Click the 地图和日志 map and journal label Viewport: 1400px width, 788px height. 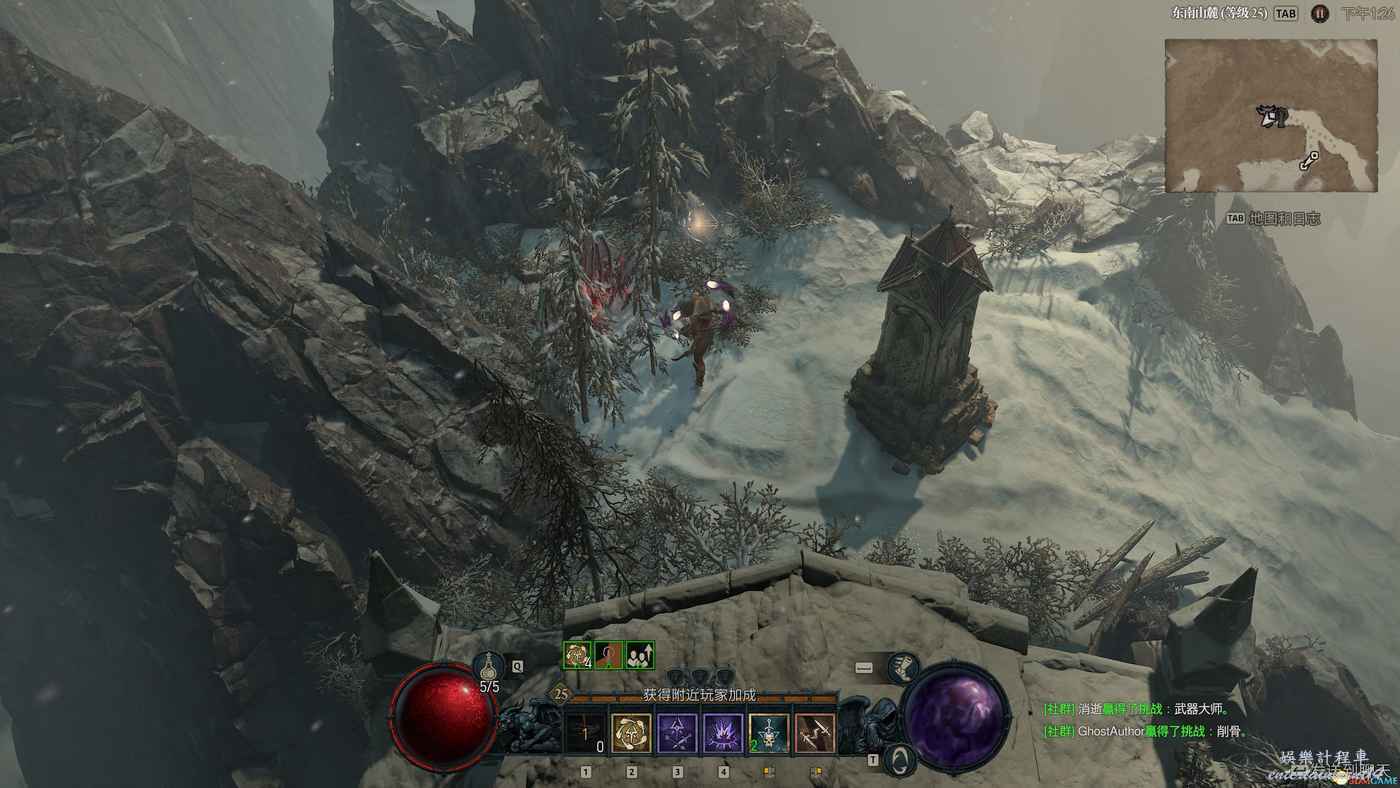[1285, 218]
